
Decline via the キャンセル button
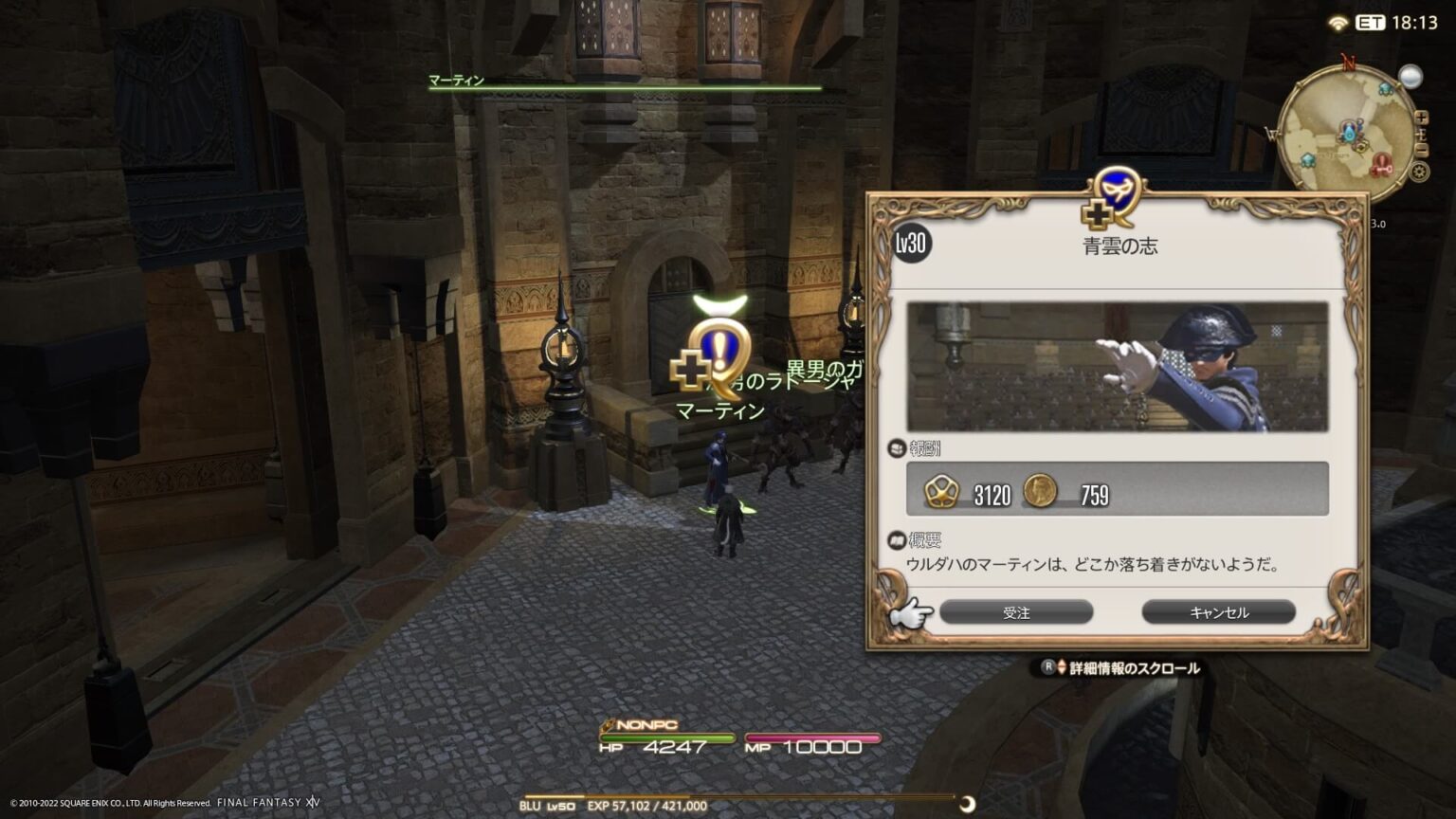(x=1219, y=612)
